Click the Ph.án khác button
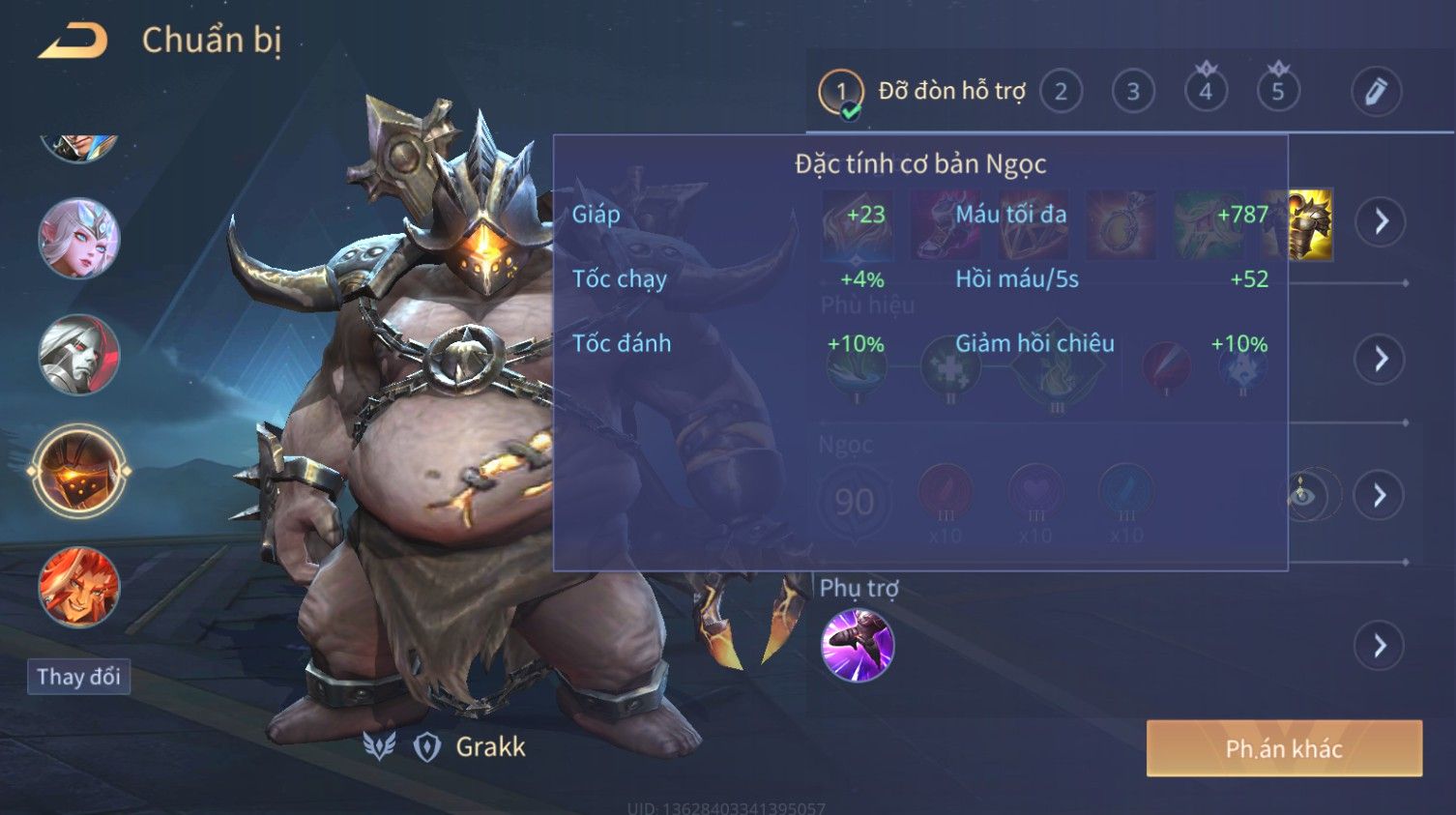The width and height of the screenshot is (1456, 815). pos(1284,748)
